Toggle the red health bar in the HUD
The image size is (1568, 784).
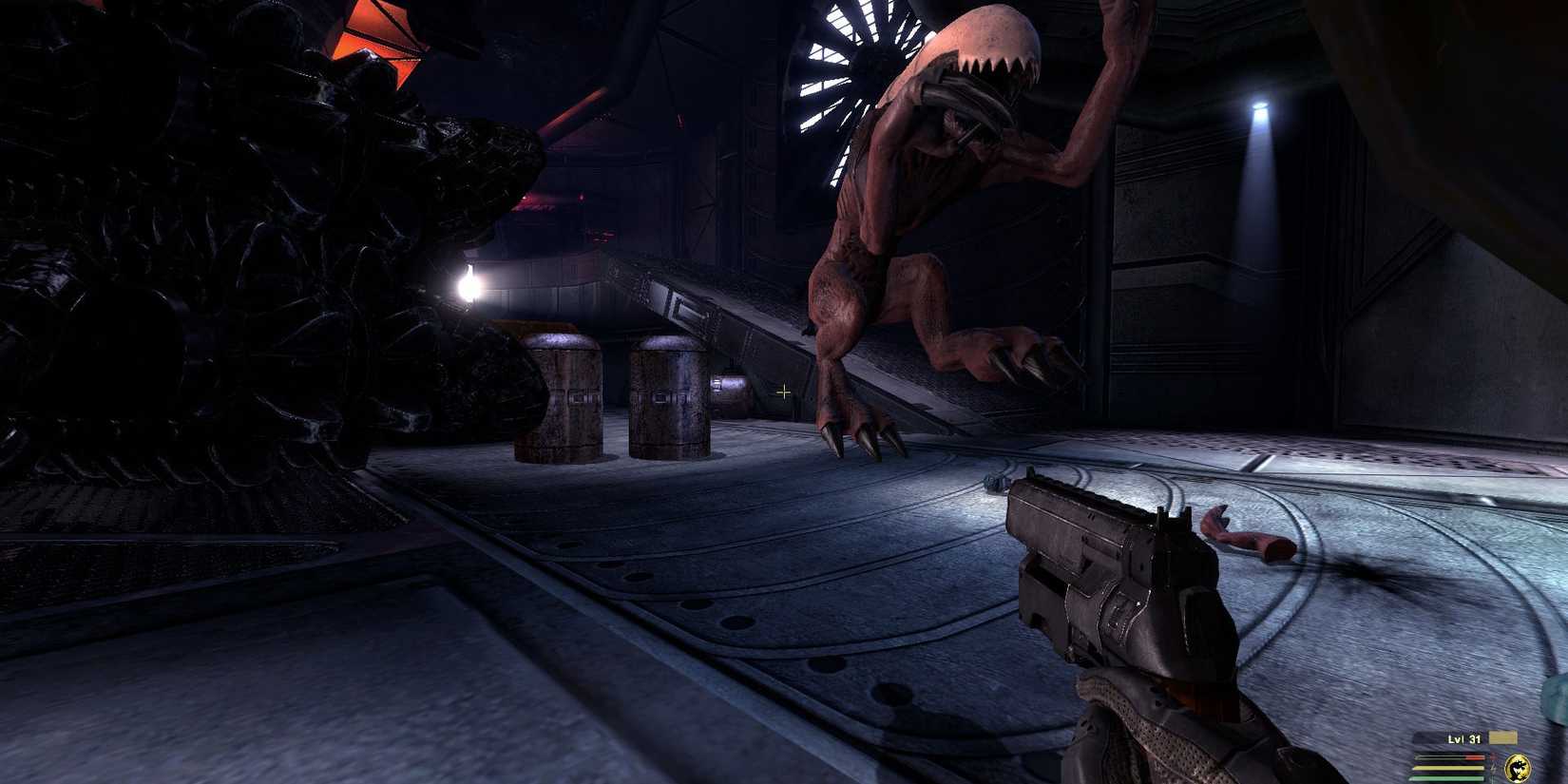[1449, 756]
